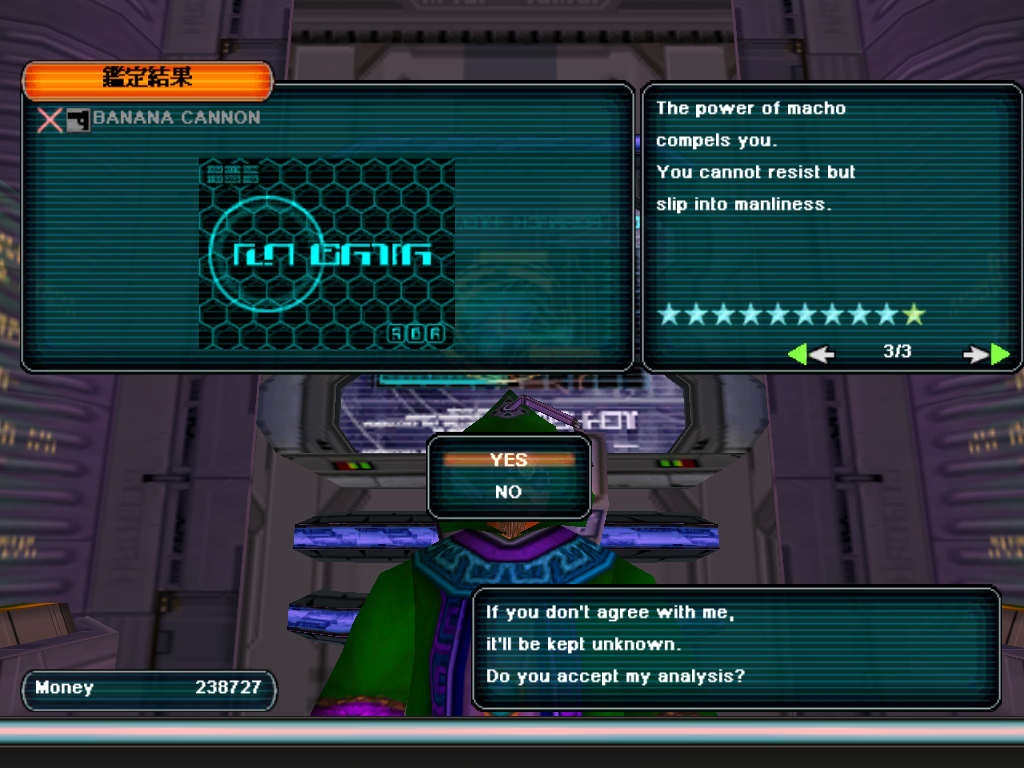Go to the previous description page arrow
Viewport: 1024px width, 768px height.
point(810,354)
